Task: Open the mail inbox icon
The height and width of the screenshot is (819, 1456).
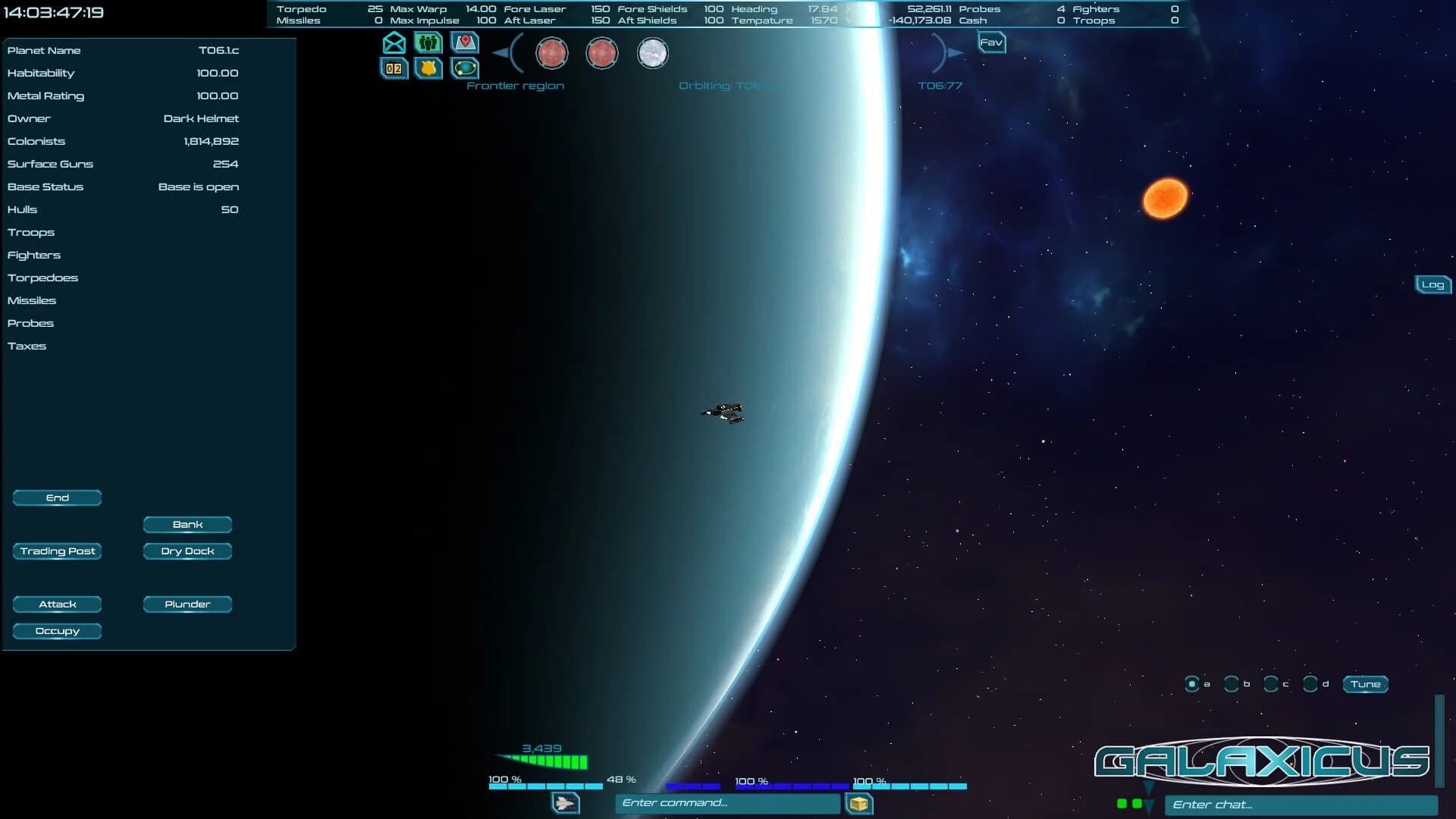Action: pyautogui.click(x=394, y=43)
